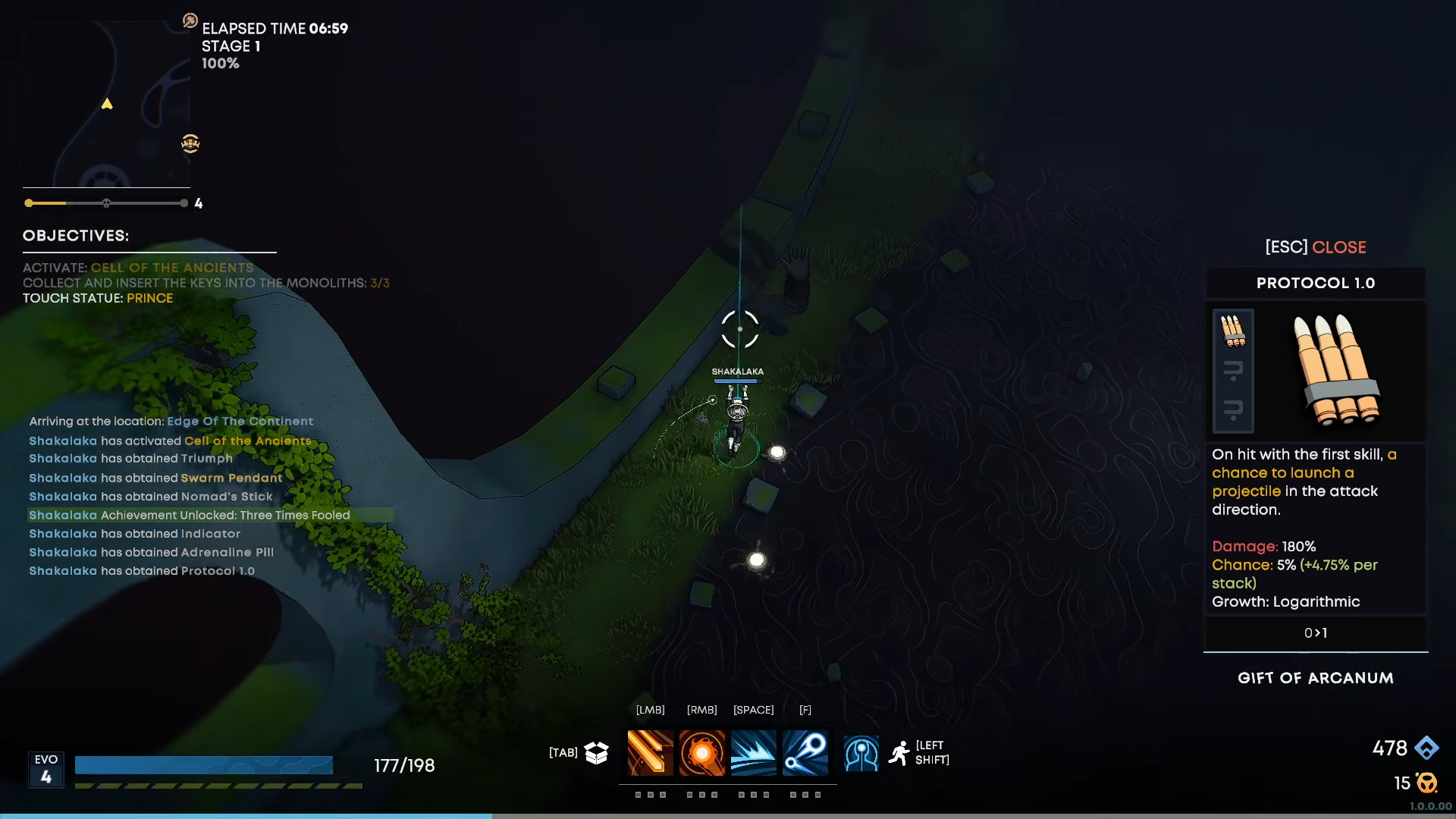This screenshot has height=819, width=1456.
Task: Select the Touch Statue: Prince objective
Action: (98, 298)
